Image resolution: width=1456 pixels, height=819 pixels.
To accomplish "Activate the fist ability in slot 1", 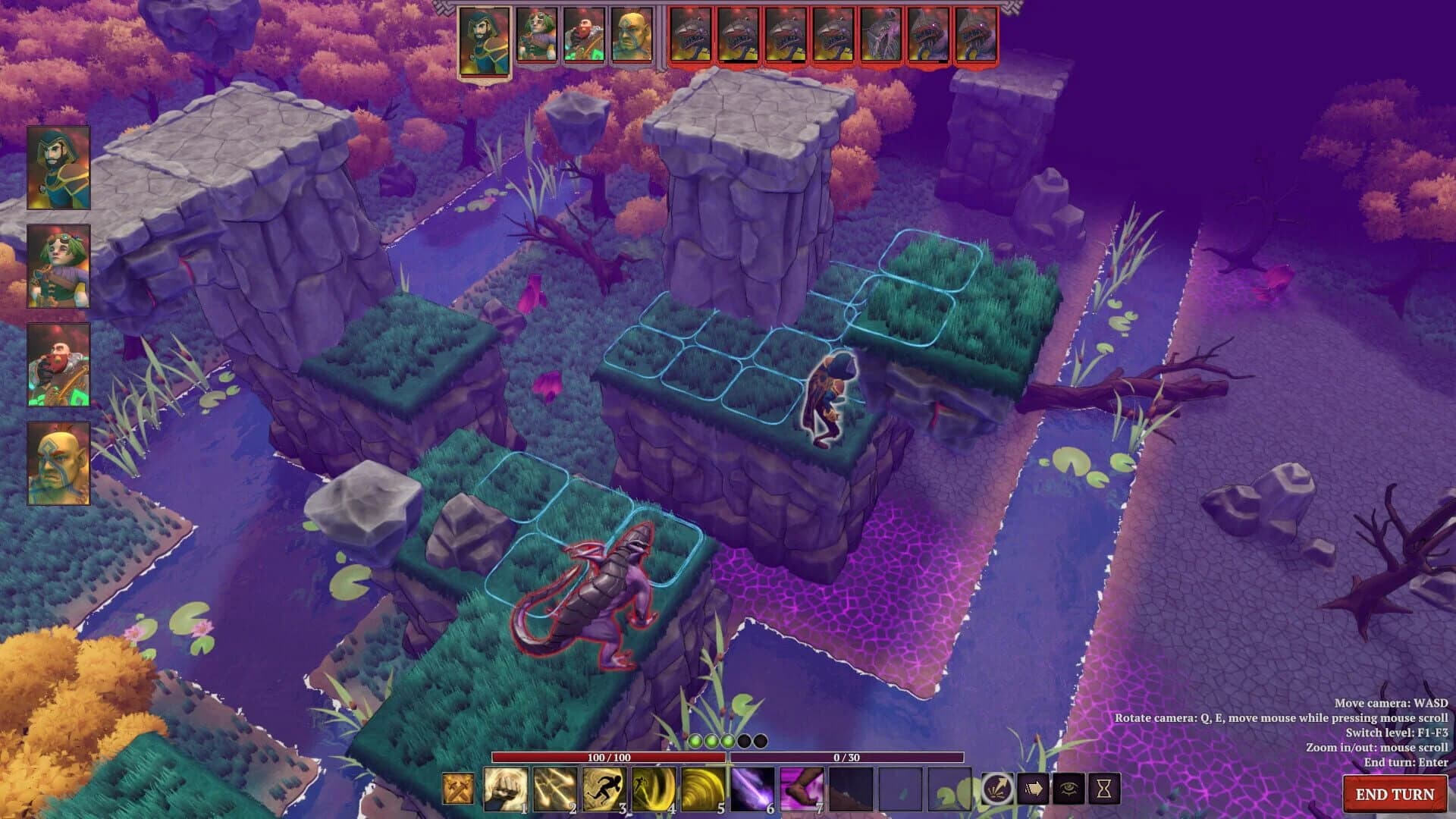I will click(x=507, y=789).
